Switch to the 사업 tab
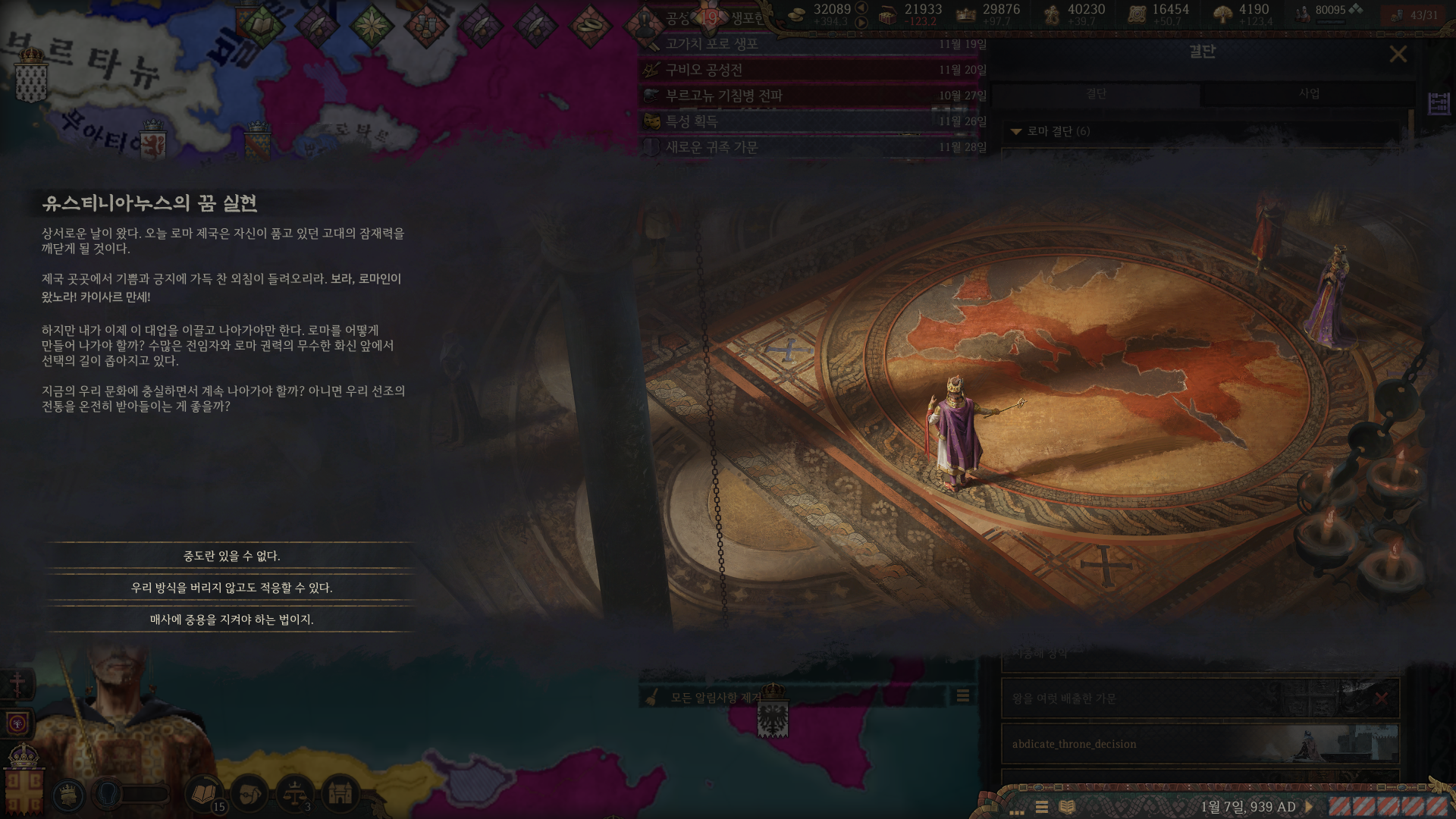Viewport: 1456px width, 819px height. [1309, 94]
